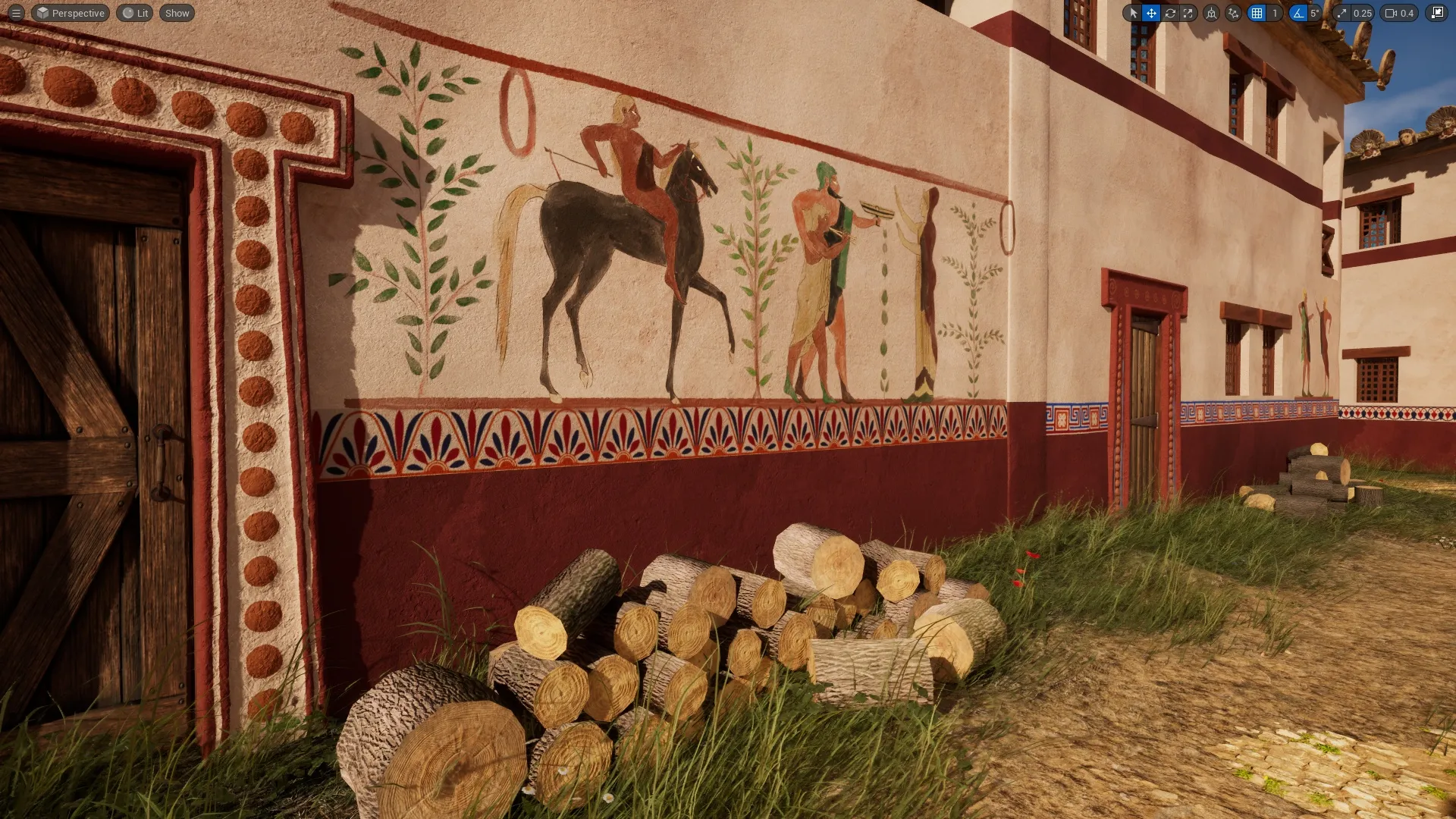Adjust camera speed value 0.4
Screen dimensions: 1456x819
coord(1407,13)
